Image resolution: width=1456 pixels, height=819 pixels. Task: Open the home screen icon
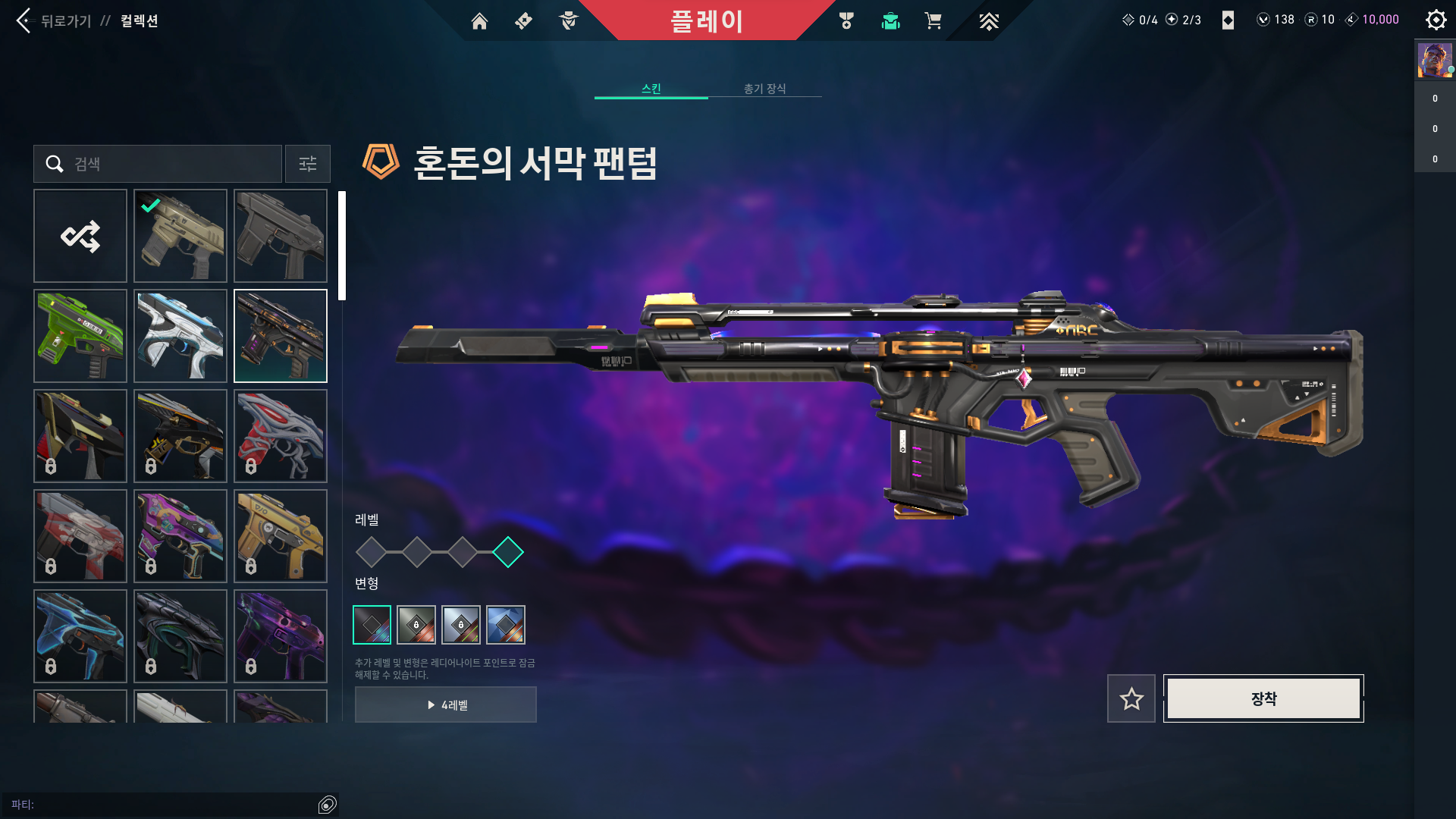479,21
